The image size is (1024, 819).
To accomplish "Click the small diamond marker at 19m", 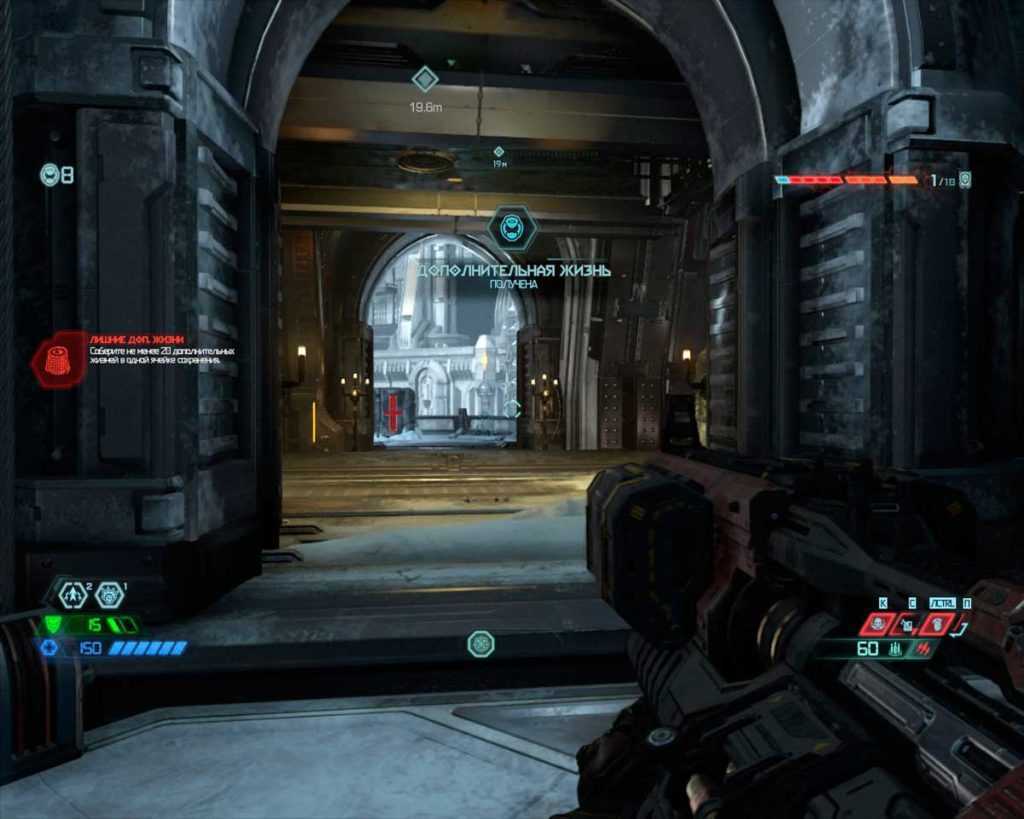I will [498, 151].
